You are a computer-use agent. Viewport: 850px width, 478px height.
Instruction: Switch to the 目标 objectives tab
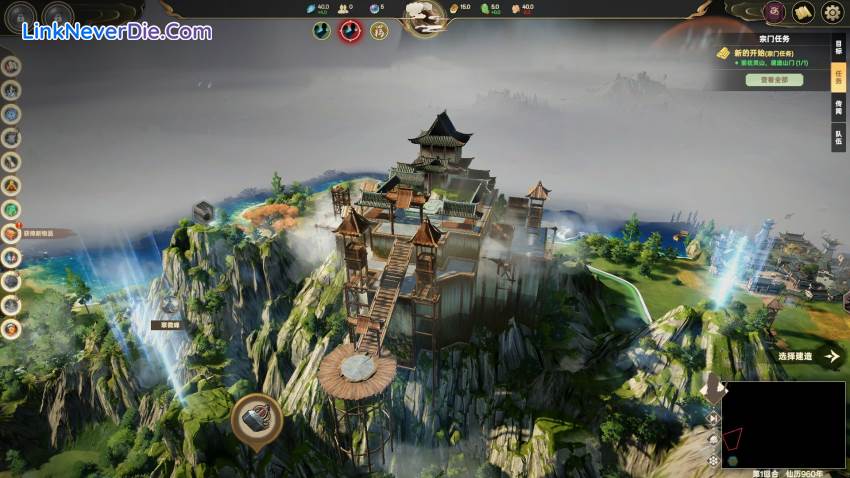(838, 45)
